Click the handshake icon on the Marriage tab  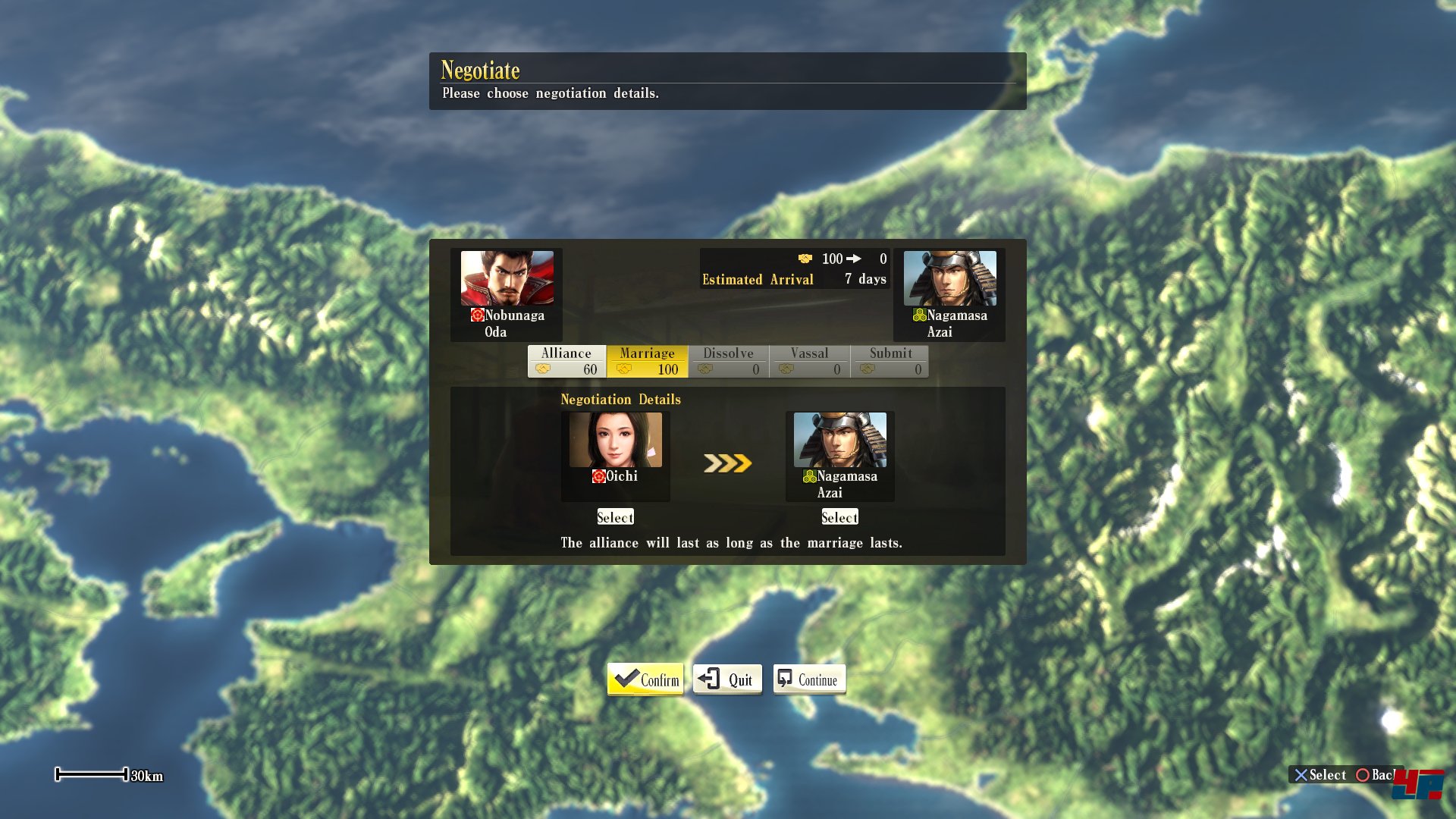[x=626, y=370]
